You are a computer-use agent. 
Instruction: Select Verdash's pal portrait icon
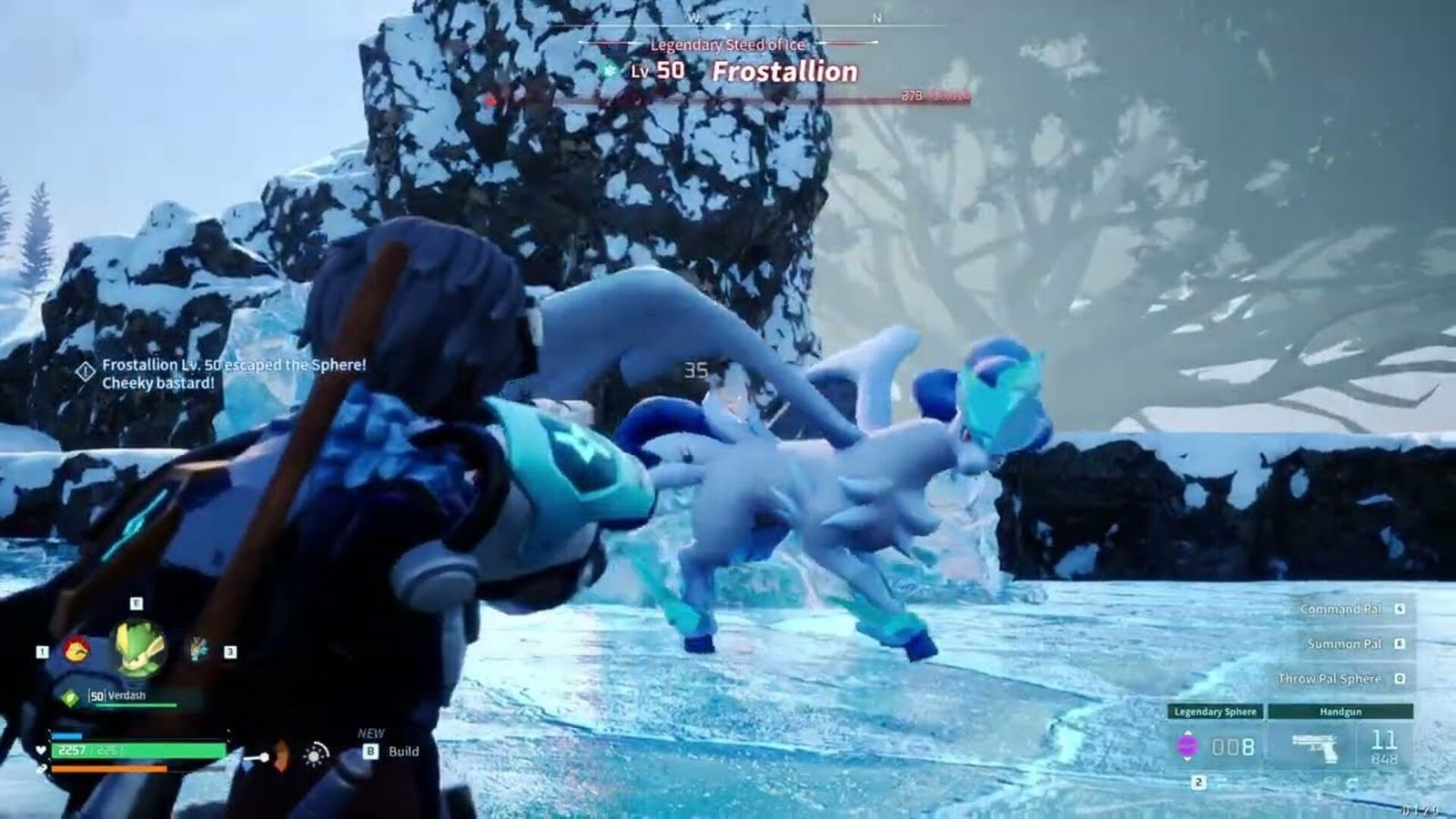tap(137, 648)
